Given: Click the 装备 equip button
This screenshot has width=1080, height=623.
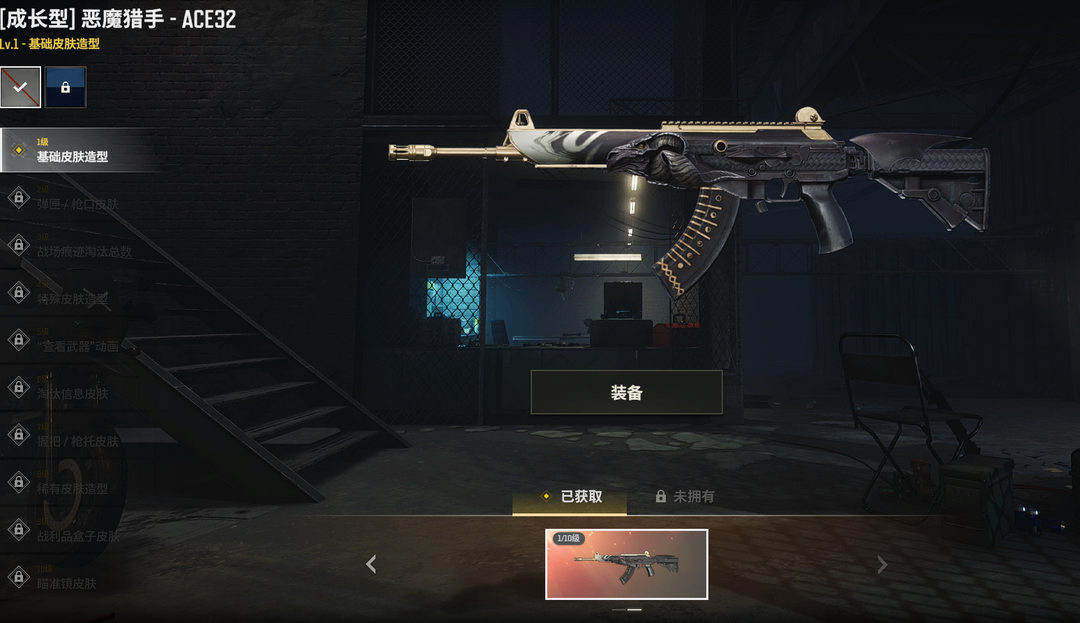Looking at the screenshot, I should [626, 392].
